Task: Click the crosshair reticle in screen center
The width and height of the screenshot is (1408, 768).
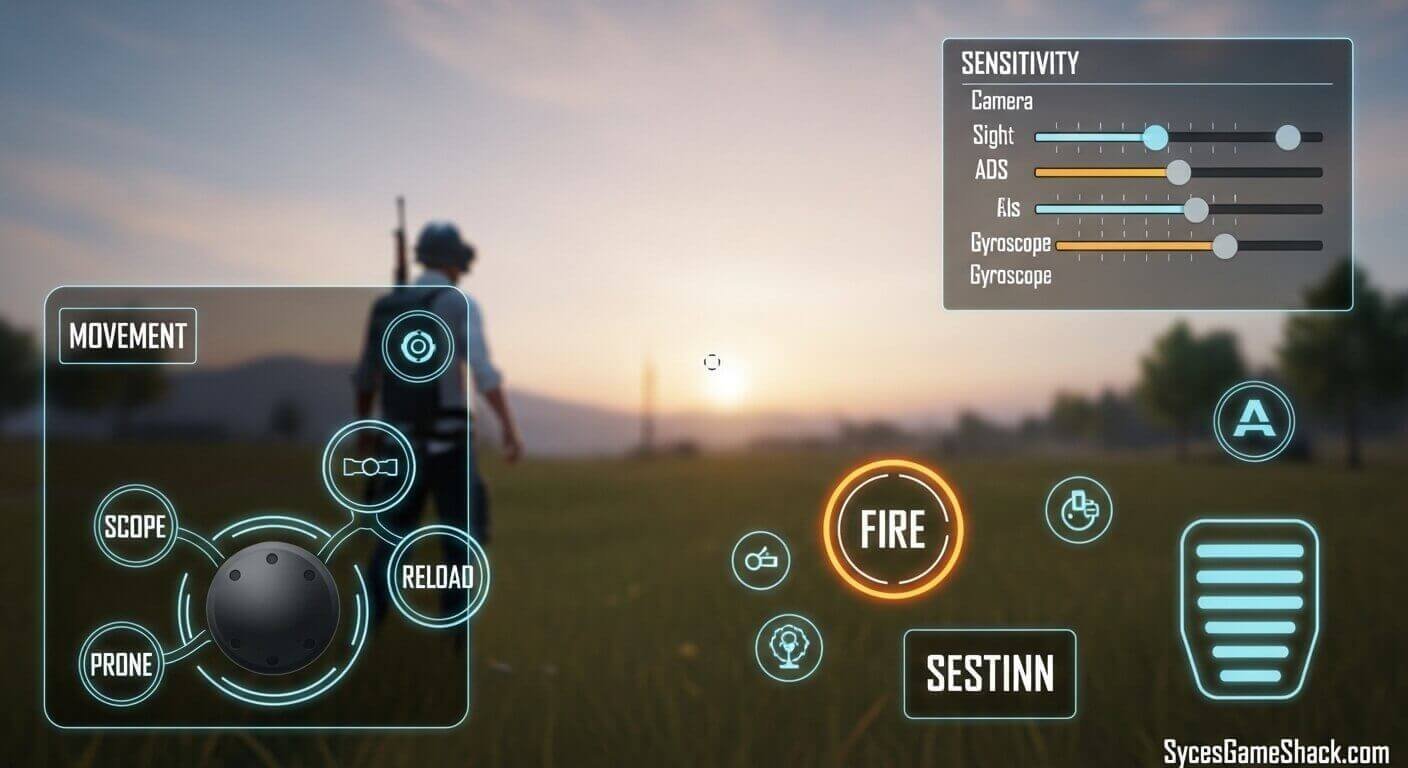Action: click(712, 362)
